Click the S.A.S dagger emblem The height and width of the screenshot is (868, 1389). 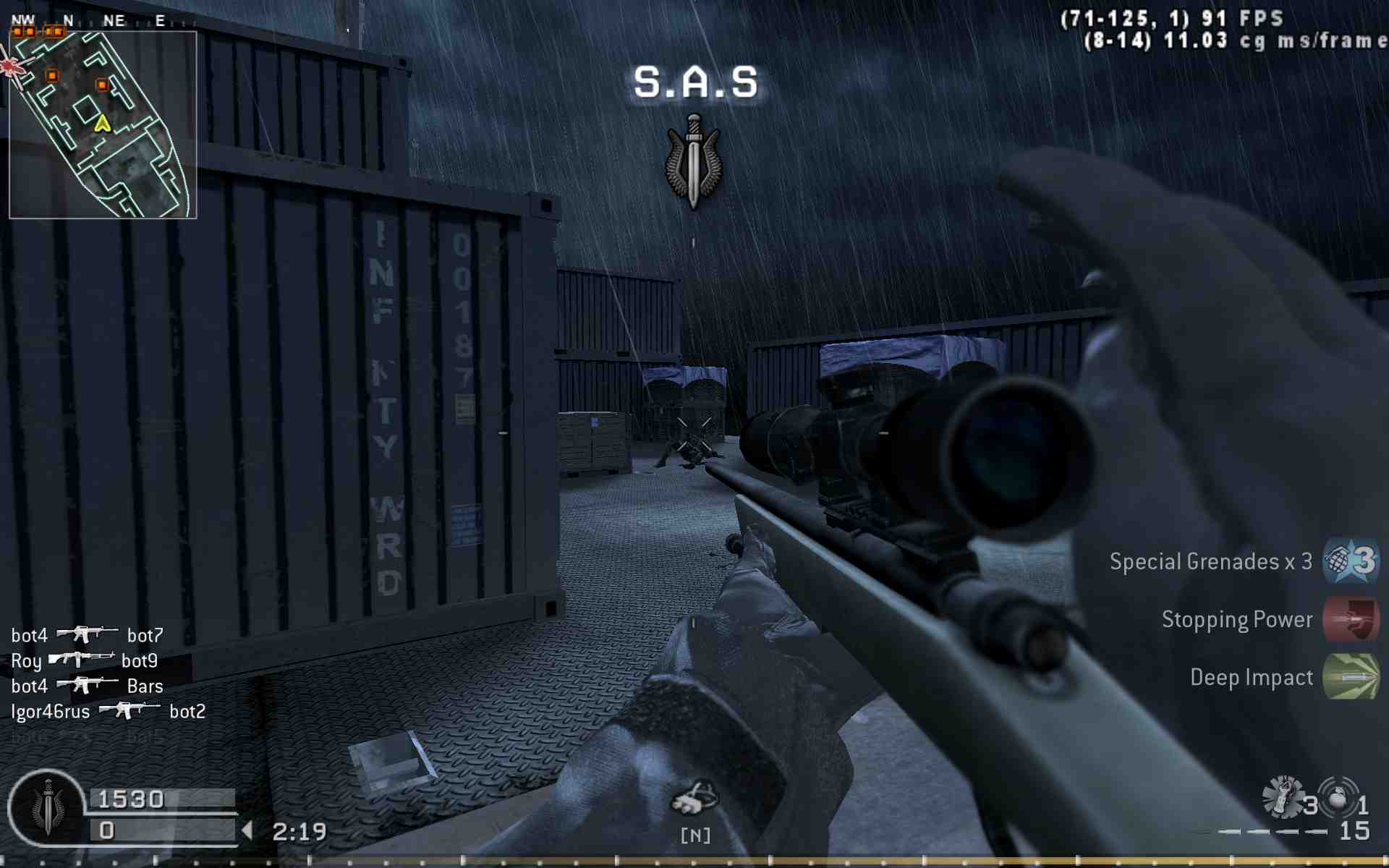point(693,162)
